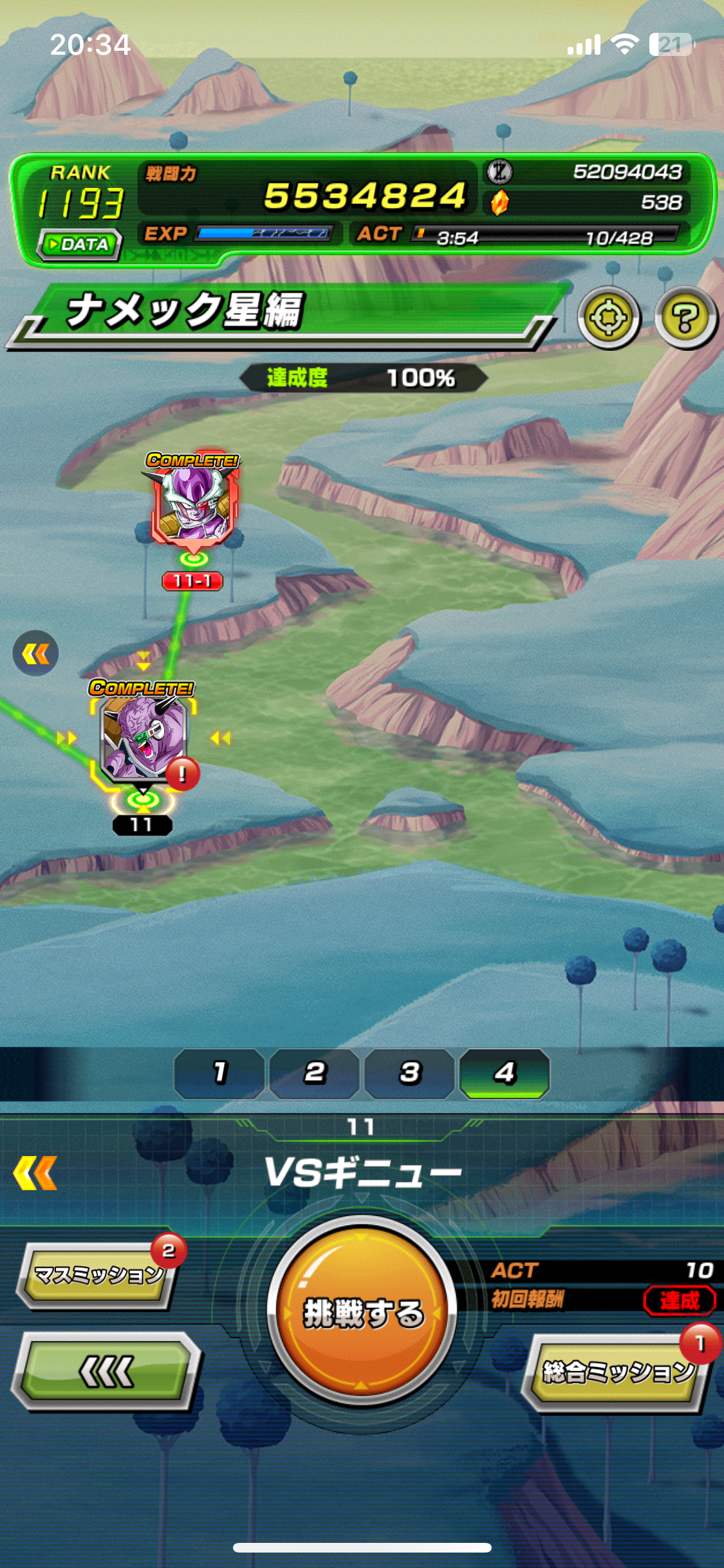724x1568 pixels.
Task: Switch to area tab 3
Action: [409, 1073]
